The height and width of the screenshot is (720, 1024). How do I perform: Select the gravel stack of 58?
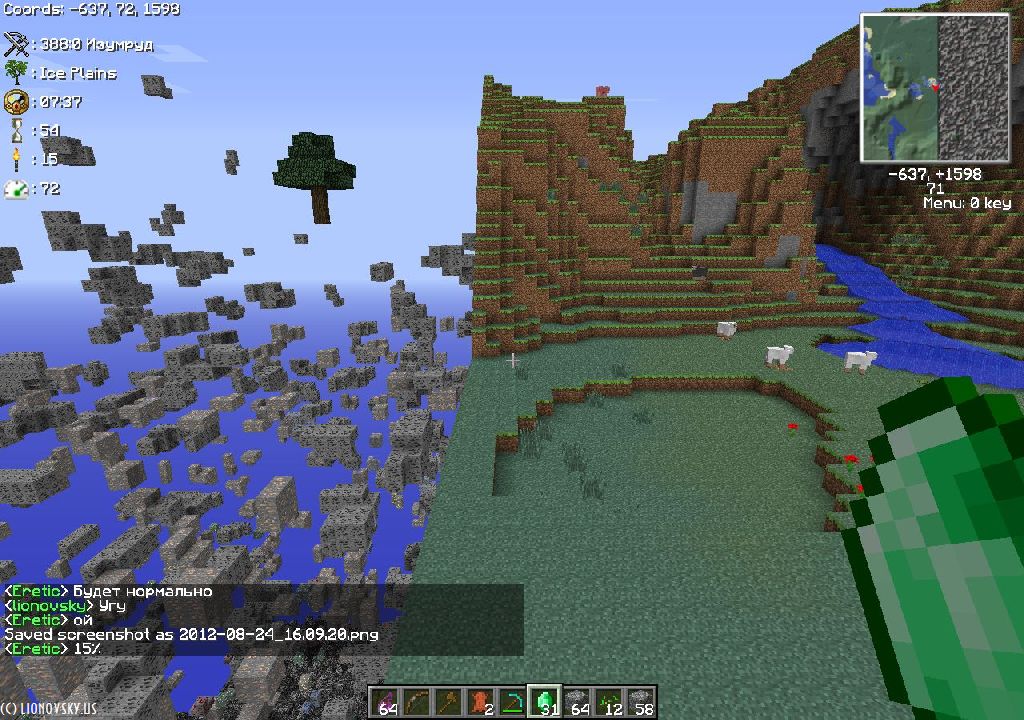[641, 701]
